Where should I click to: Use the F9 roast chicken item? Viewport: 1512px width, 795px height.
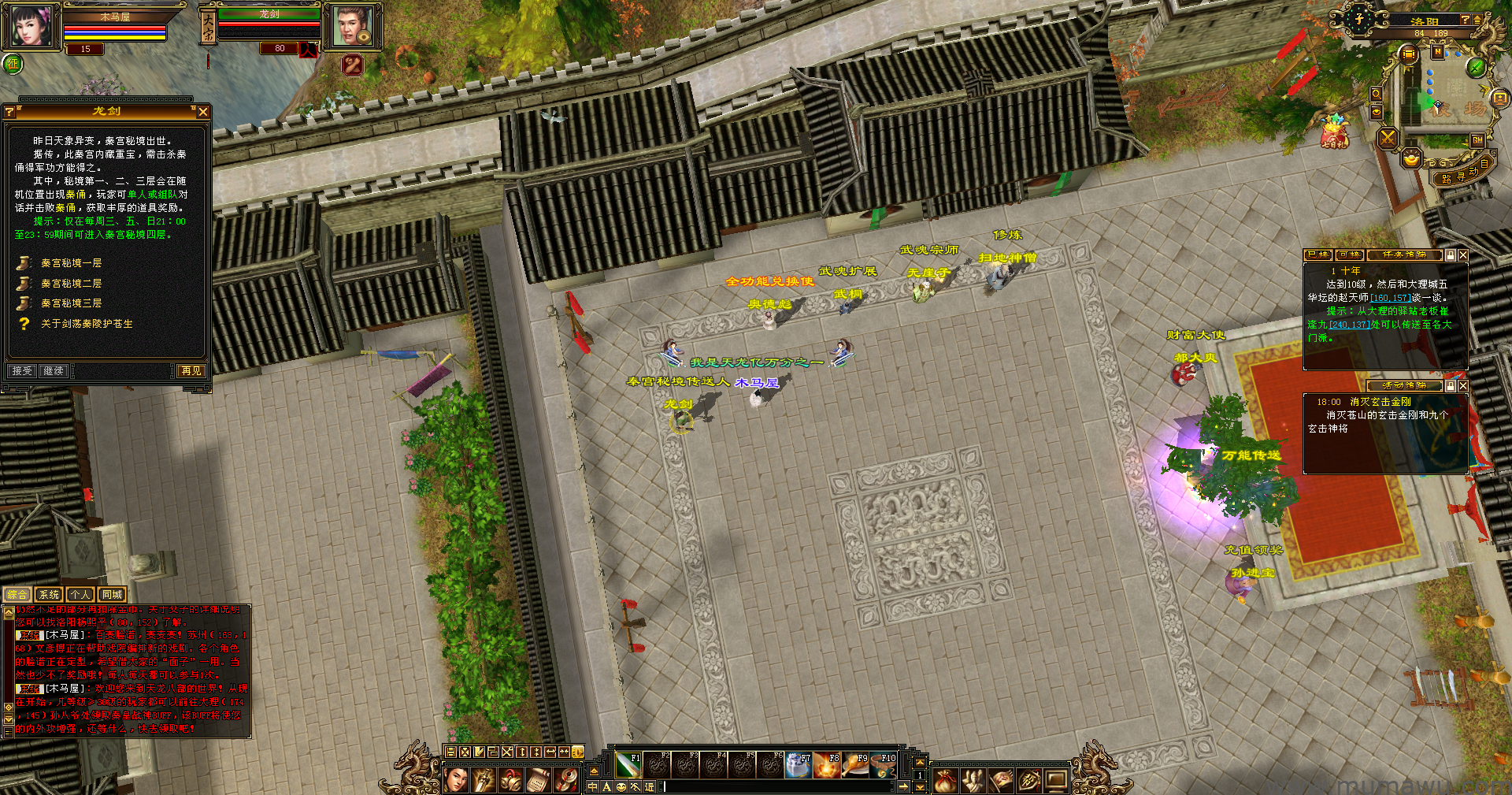pyautogui.click(x=855, y=765)
